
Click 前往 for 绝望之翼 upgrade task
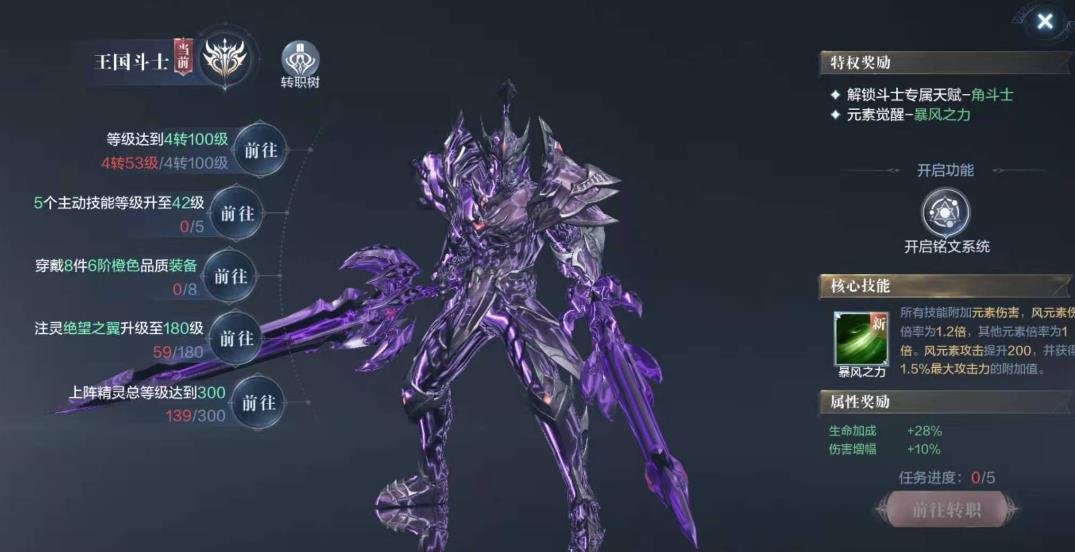point(237,338)
